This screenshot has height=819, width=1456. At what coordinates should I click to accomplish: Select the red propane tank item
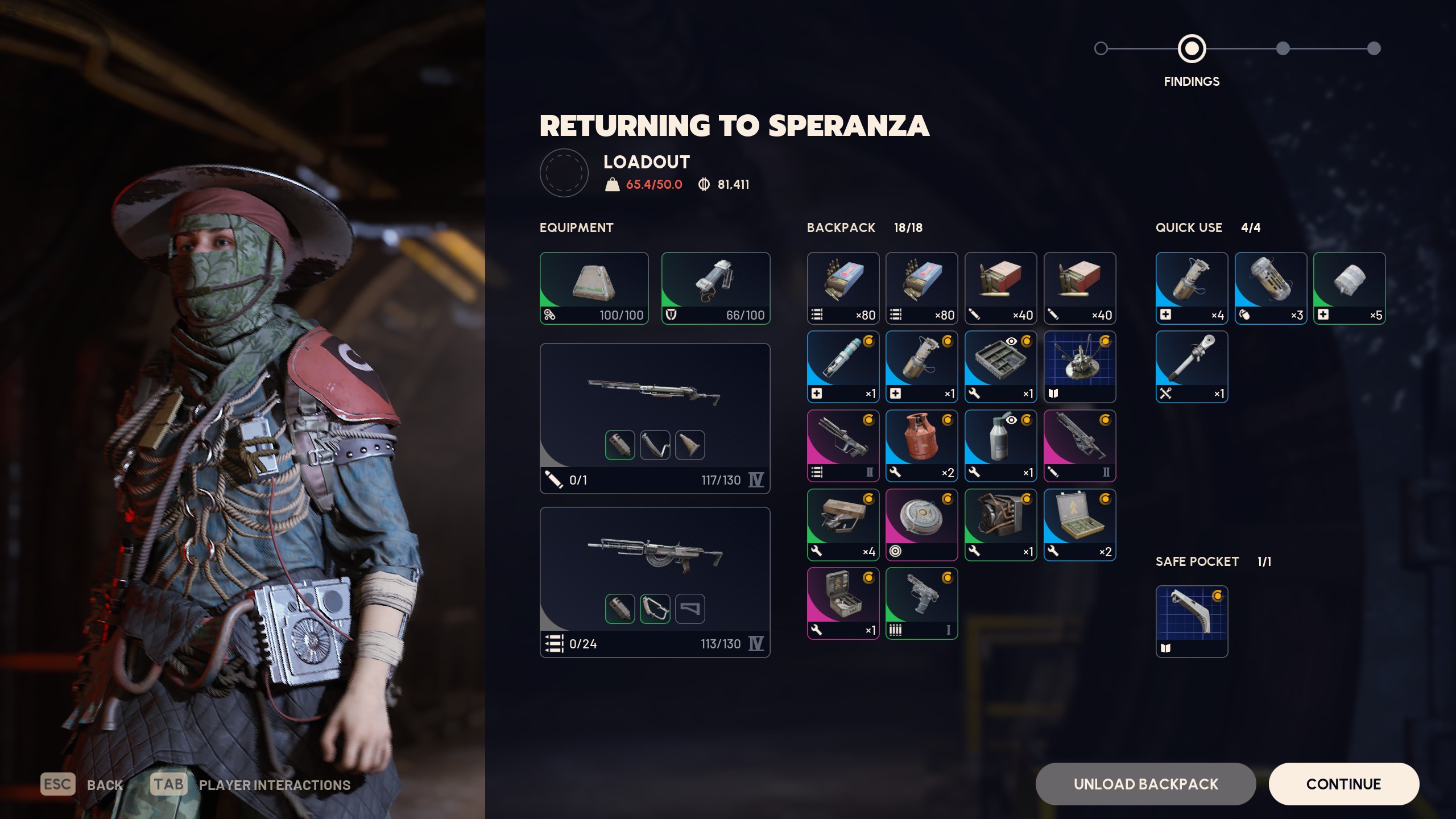[921, 445]
